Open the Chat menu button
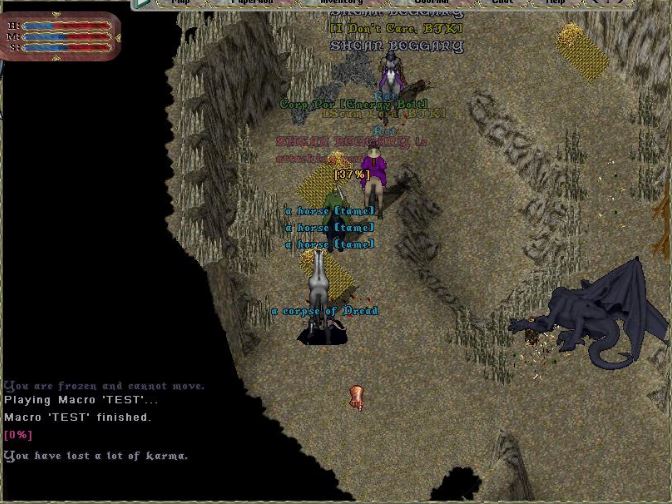The height and width of the screenshot is (504, 672). click(502, 3)
